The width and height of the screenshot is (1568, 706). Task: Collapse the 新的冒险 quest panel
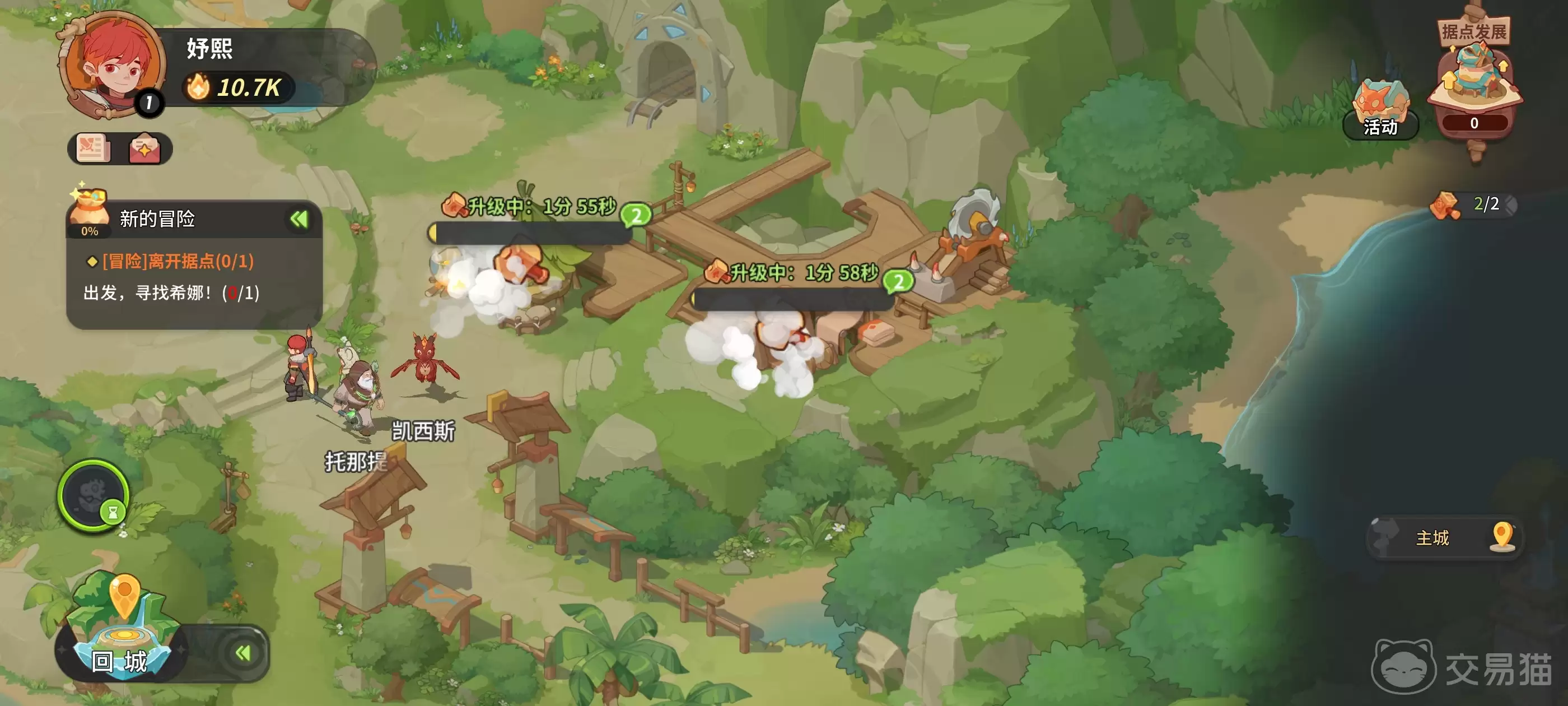click(299, 219)
